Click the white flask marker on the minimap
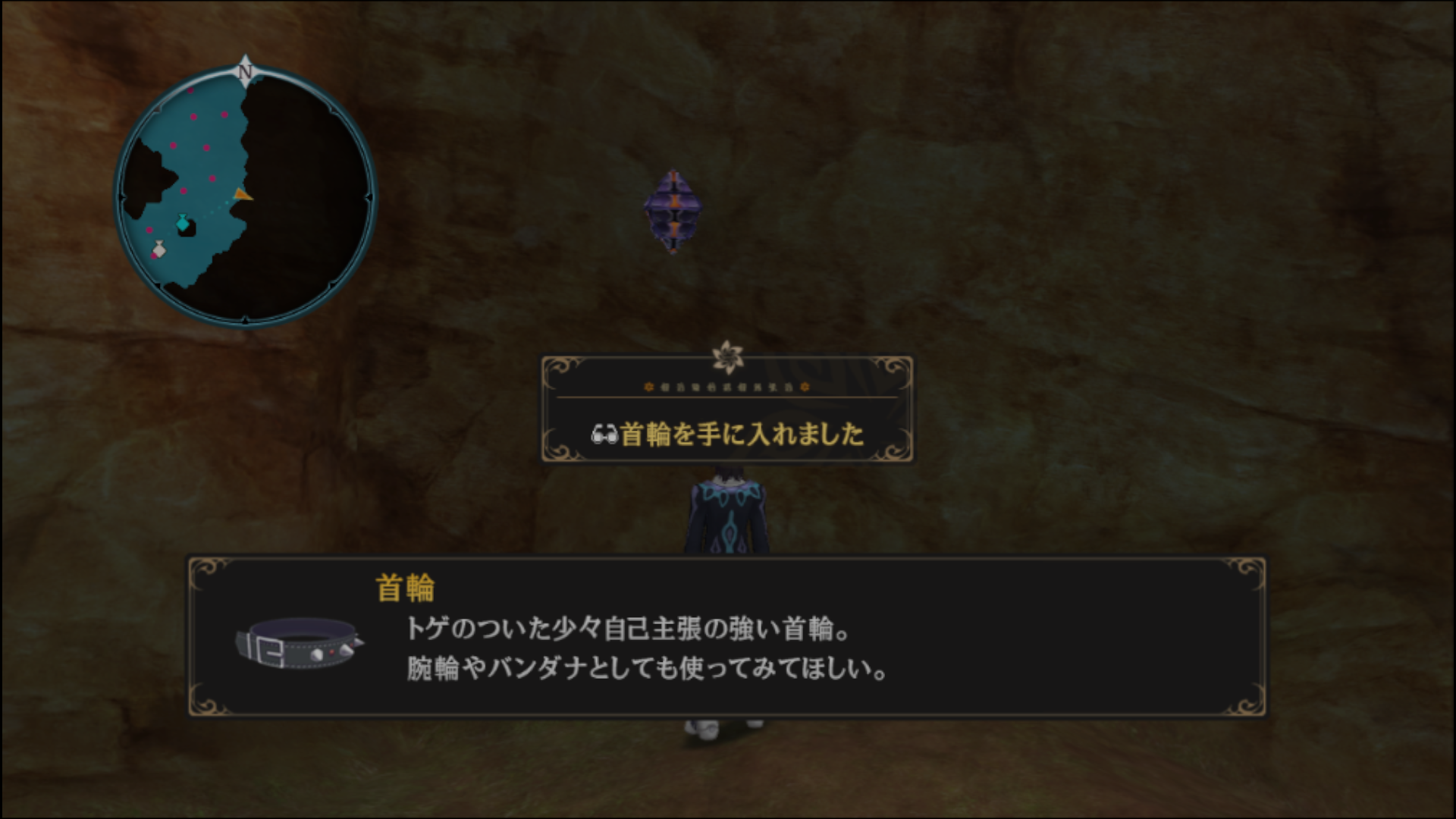 tap(160, 249)
